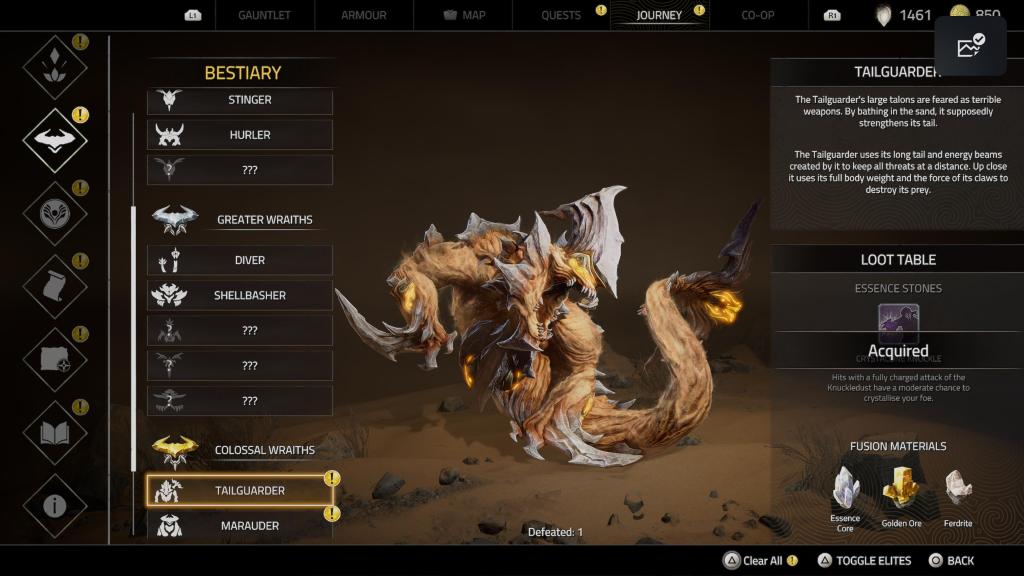This screenshot has width=1024, height=576.
Task: Switch to the Map tab
Action: [x=463, y=15]
